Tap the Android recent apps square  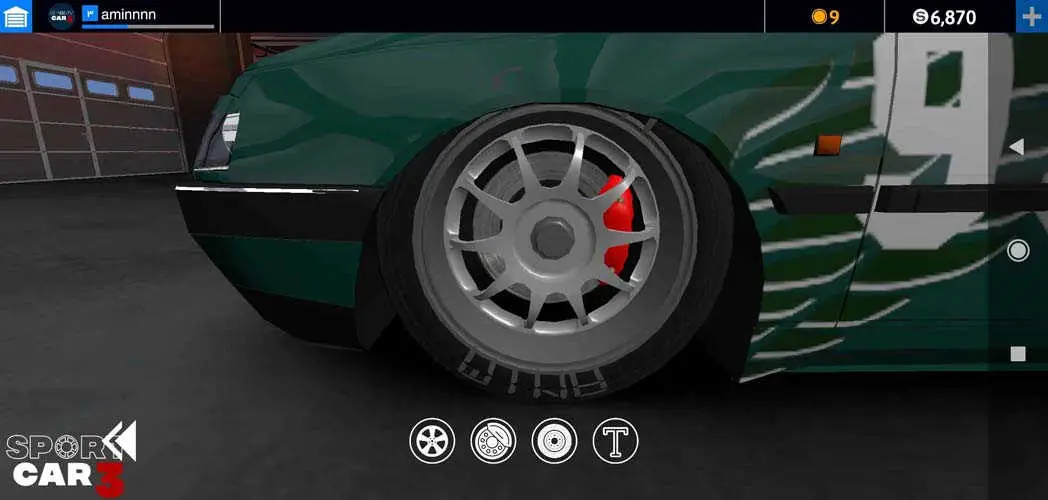[x=1018, y=353]
